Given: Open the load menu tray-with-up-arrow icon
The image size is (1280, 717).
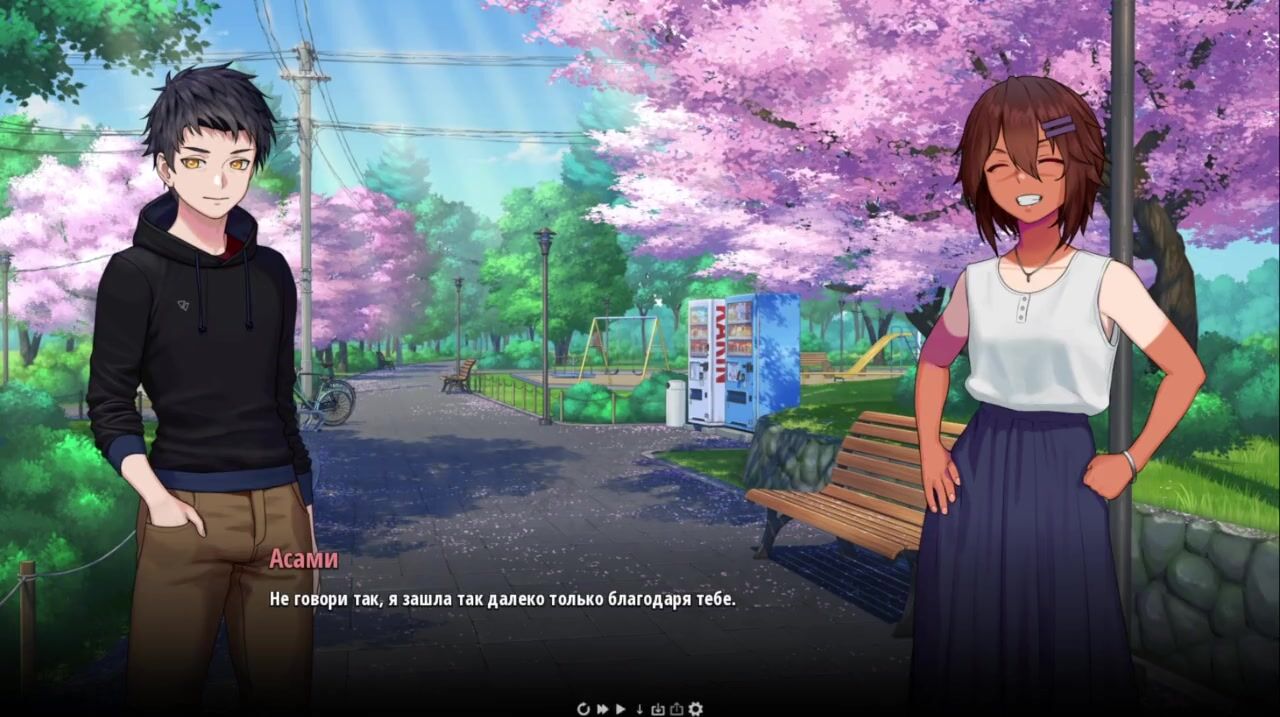Looking at the screenshot, I should coord(676,709).
